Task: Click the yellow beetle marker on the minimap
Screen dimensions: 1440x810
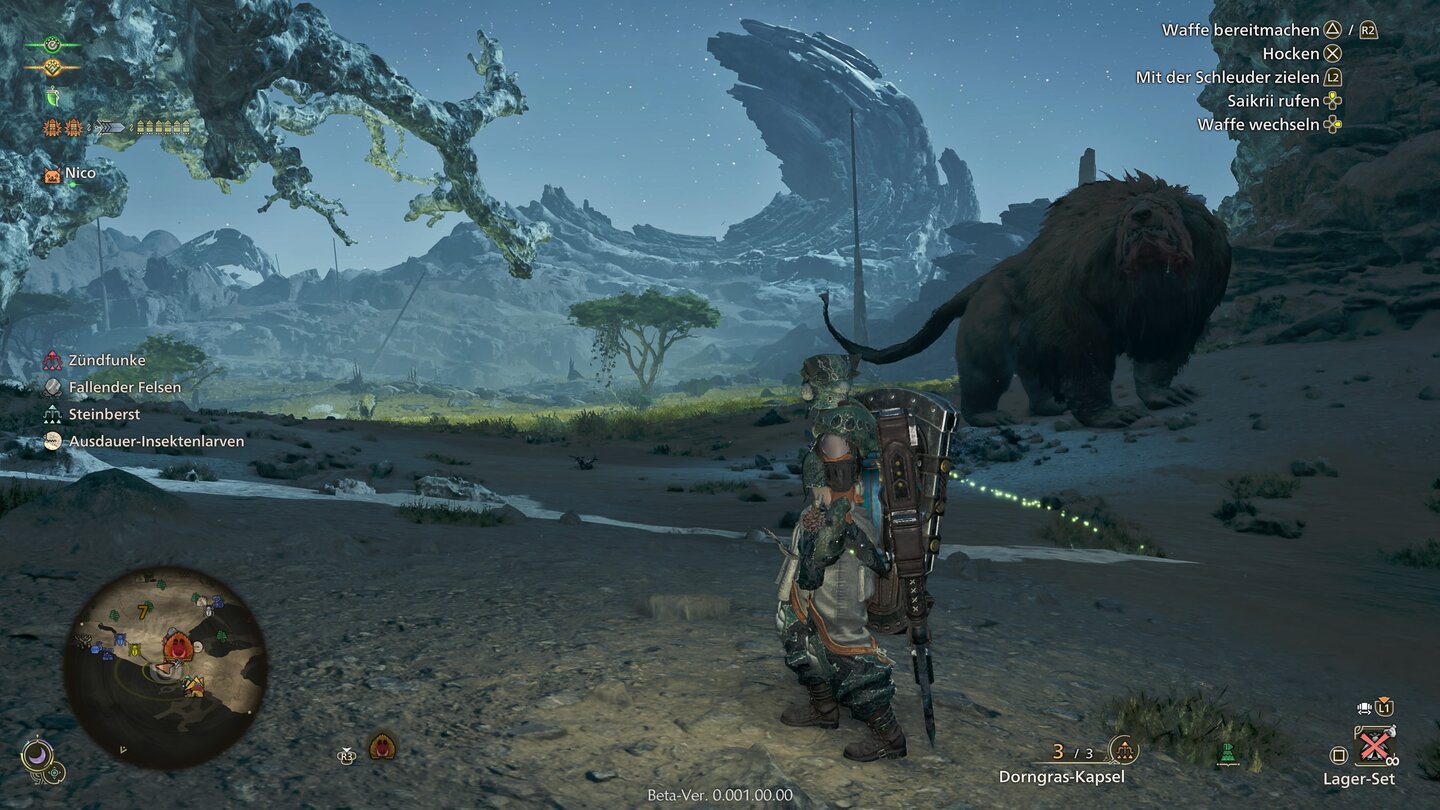Action: click(x=135, y=651)
